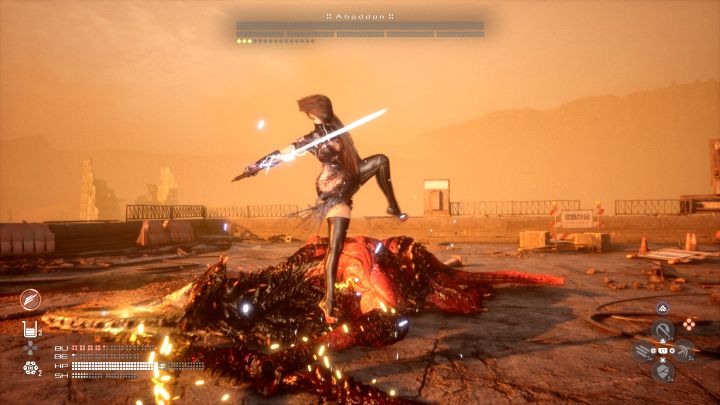The image size is (720, 405).
Task: Select the red blade emblem icon
Action: click(x=30, y=298)
